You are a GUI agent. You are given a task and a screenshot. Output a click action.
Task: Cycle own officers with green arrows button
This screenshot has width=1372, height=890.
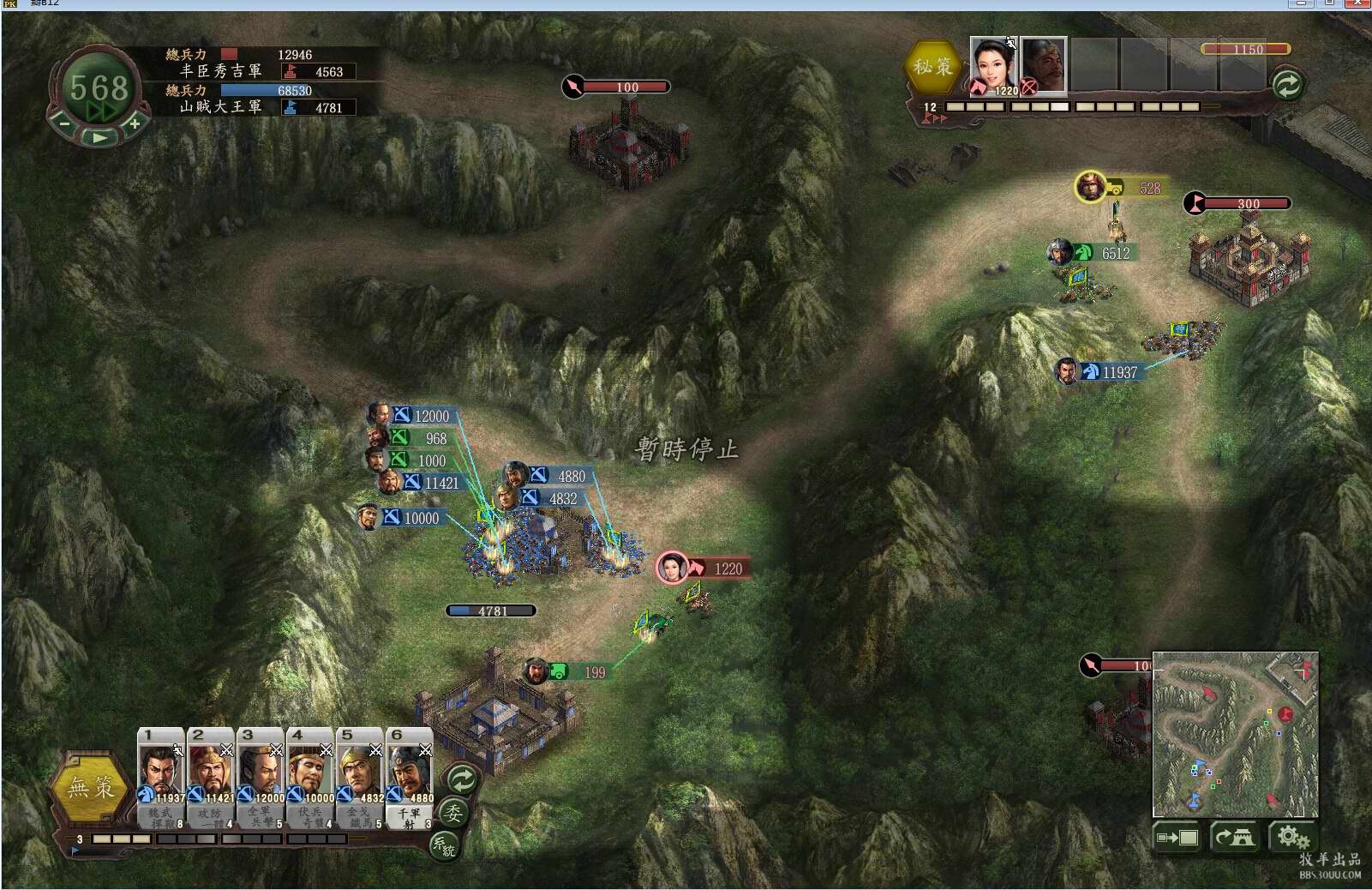pyautogui.click(x=462, y=779)
